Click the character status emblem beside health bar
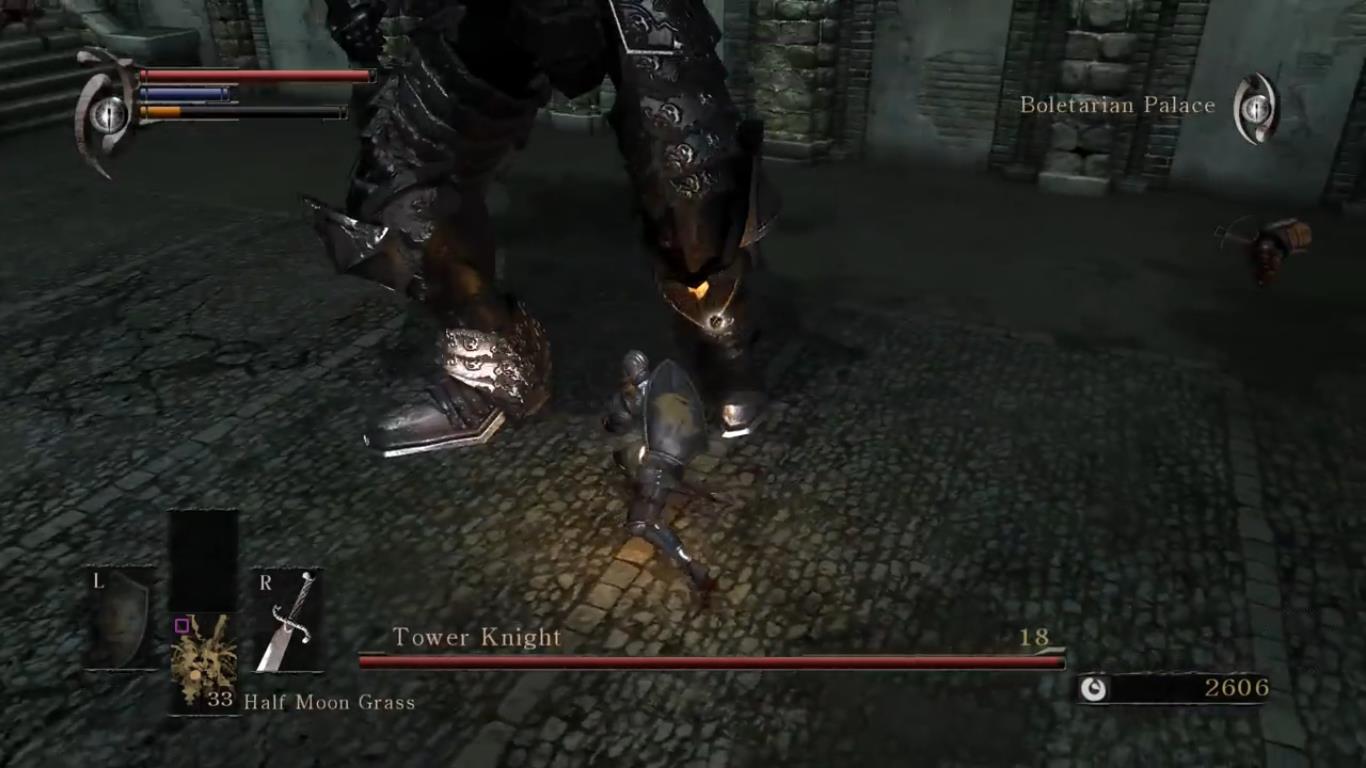 tap(107, 113)
